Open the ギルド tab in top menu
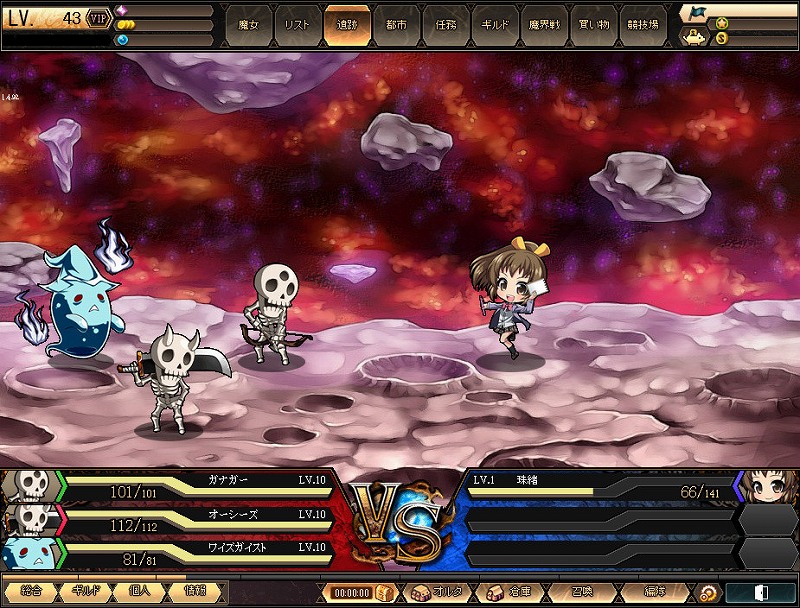This screenshot has width=800, height=608. pyautogui.click(x=493, y=25)
